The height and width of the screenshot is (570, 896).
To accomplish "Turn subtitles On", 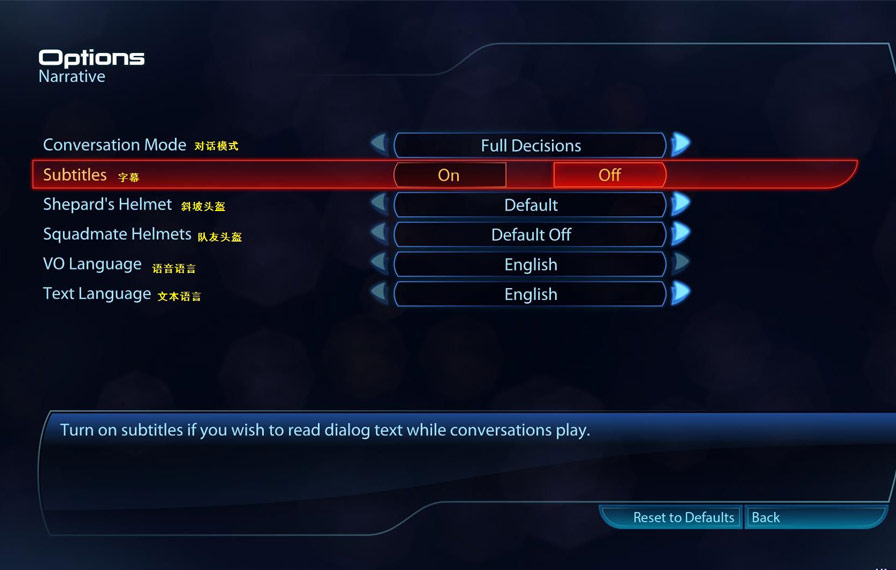I will pyautogui.click(x=449, y=175).
